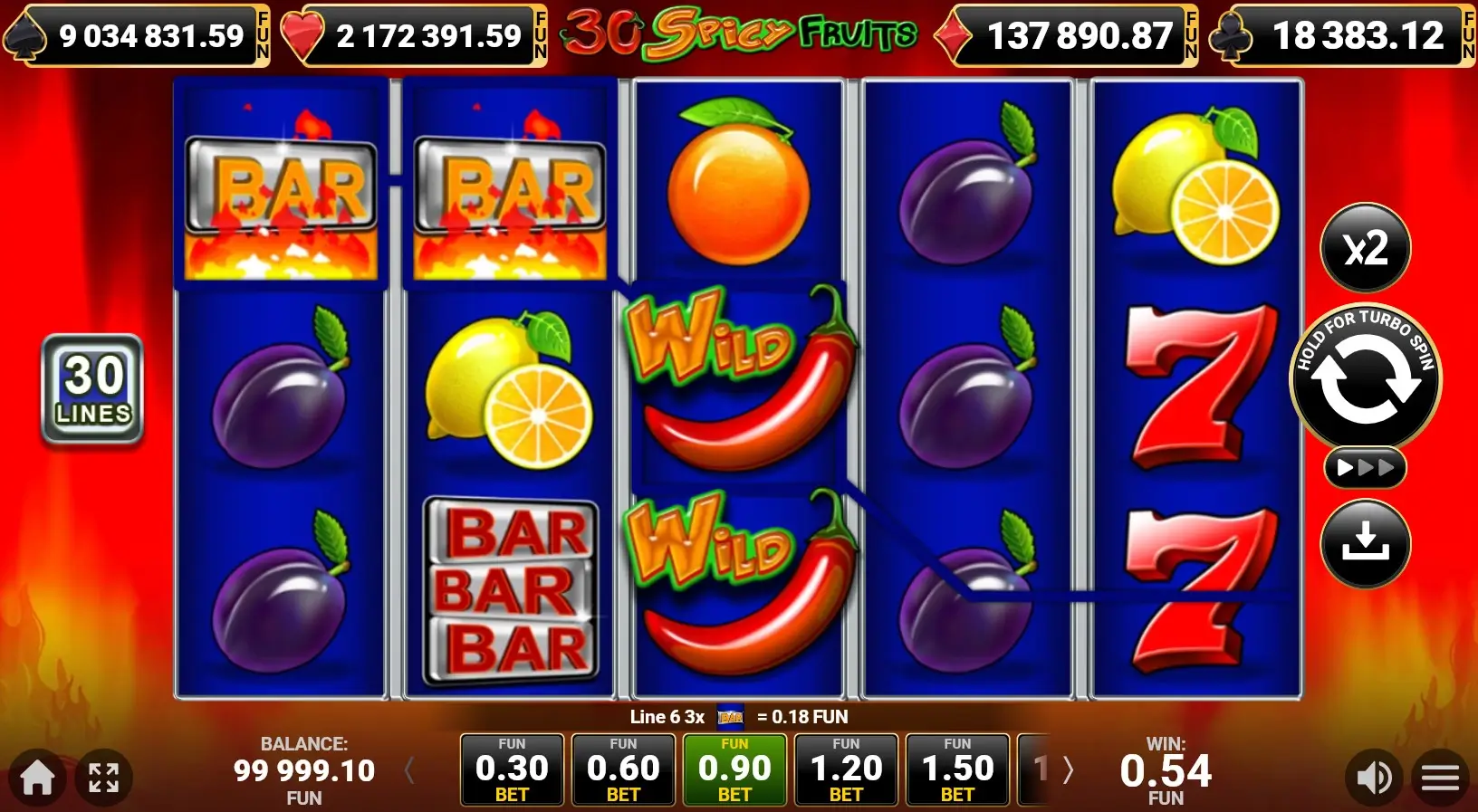This screenshot has width=1478, height=812.
Task: Toggle the x2 bet multiplier
Action: tap(1366, 248)
